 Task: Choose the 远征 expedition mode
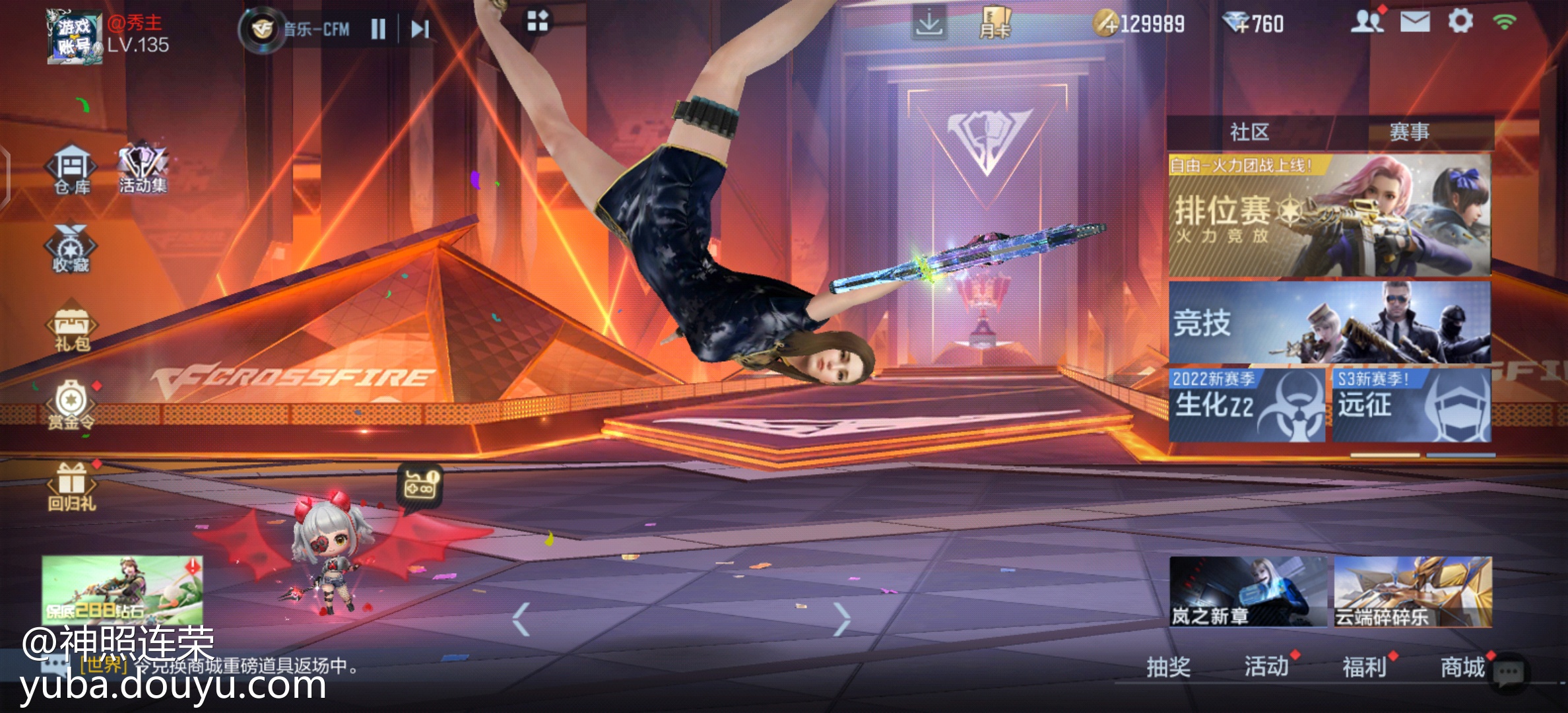[x=1412, y=405]
